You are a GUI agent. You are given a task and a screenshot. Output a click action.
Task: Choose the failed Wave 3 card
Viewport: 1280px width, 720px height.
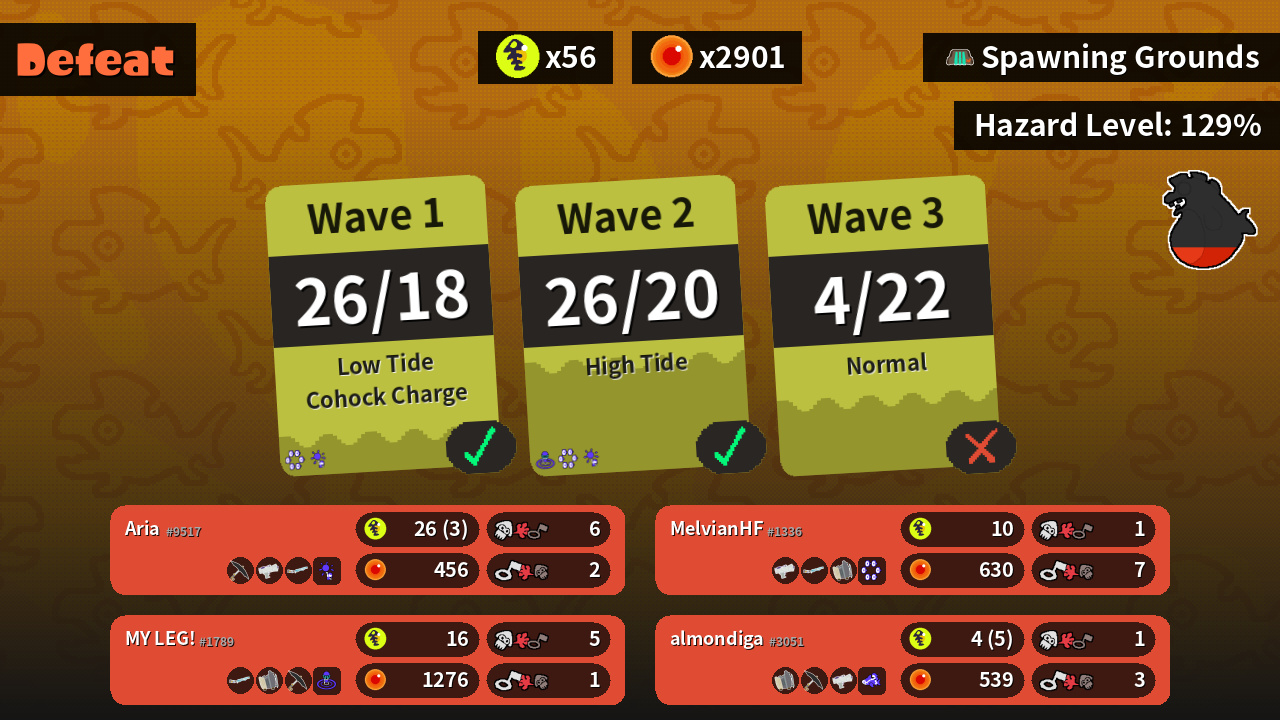coord(882,325)
